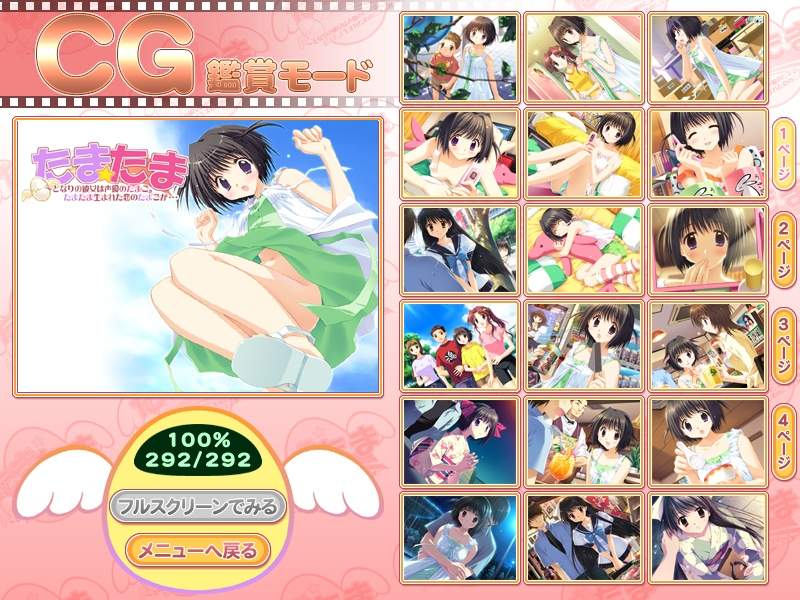Click the large title artwork preview
800x600 pixels.
click(x=197, y=255)
